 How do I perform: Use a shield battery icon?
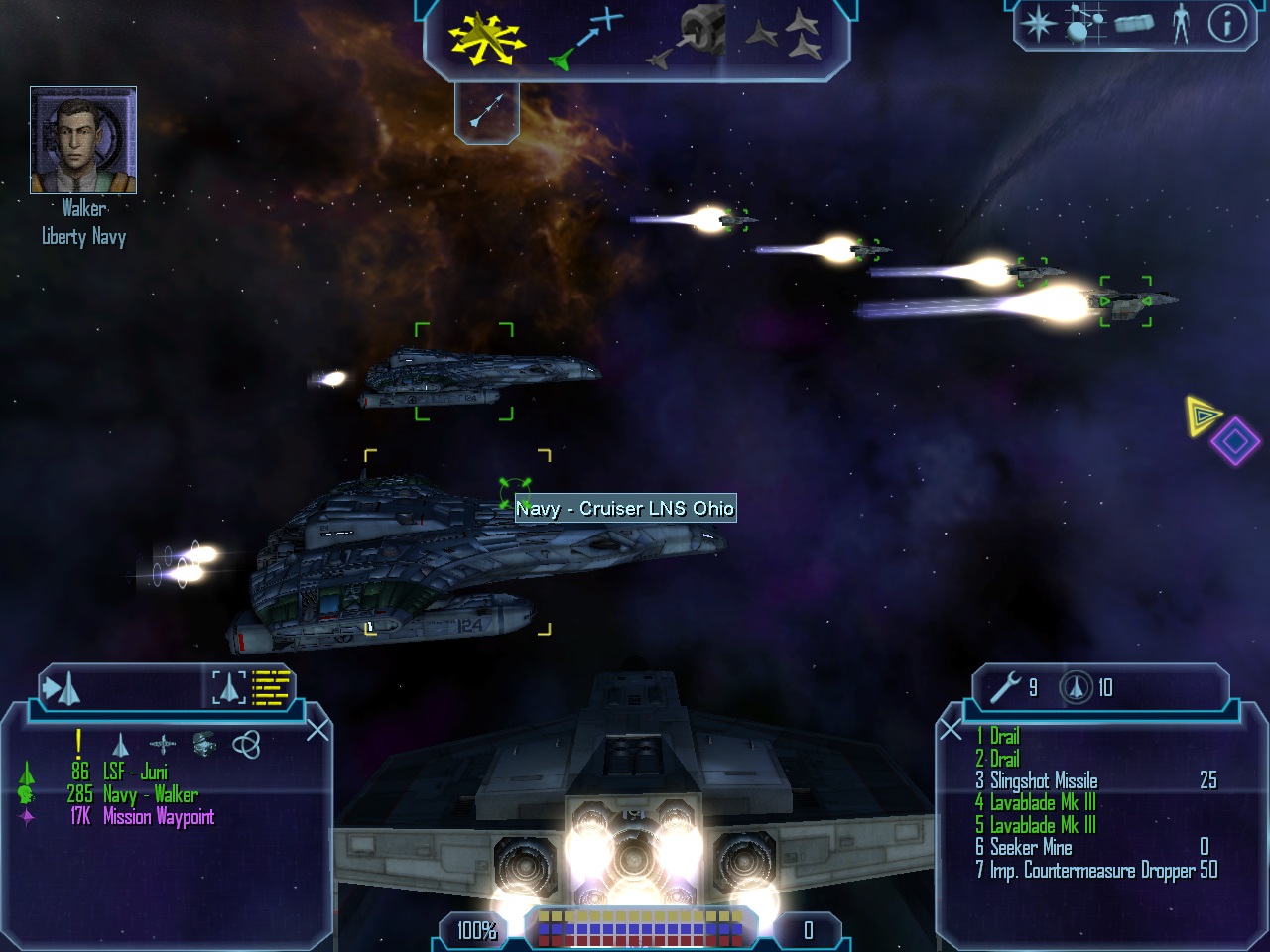click(1077, 687)
